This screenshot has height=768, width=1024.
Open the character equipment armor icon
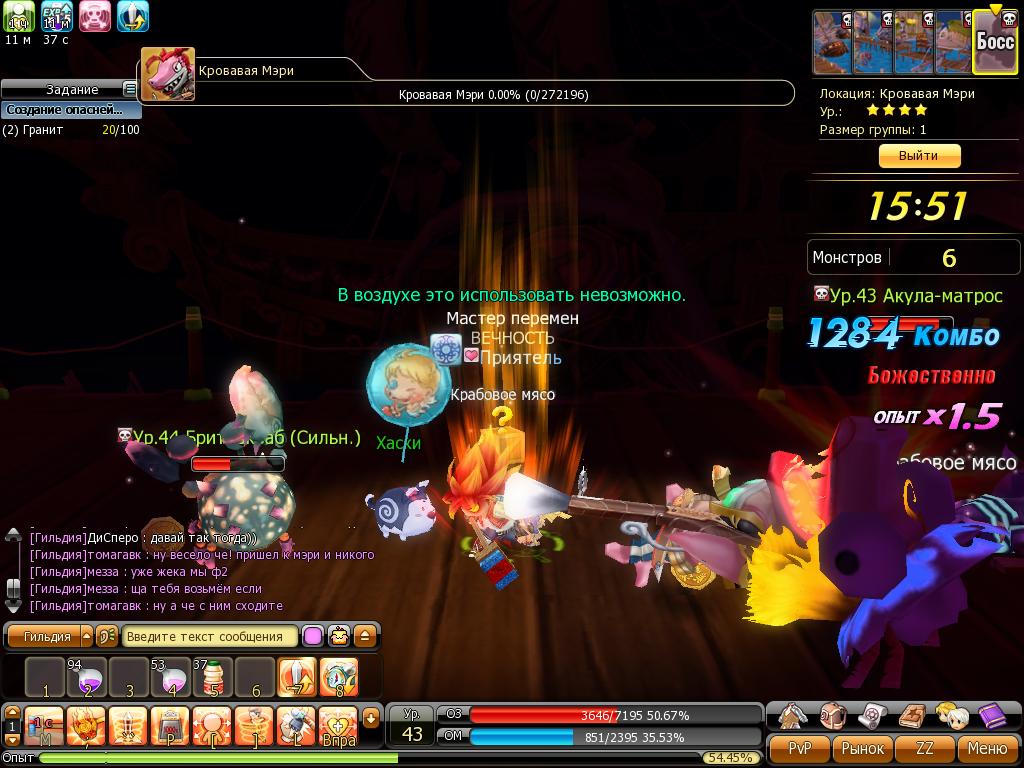[x=793, y=715]
